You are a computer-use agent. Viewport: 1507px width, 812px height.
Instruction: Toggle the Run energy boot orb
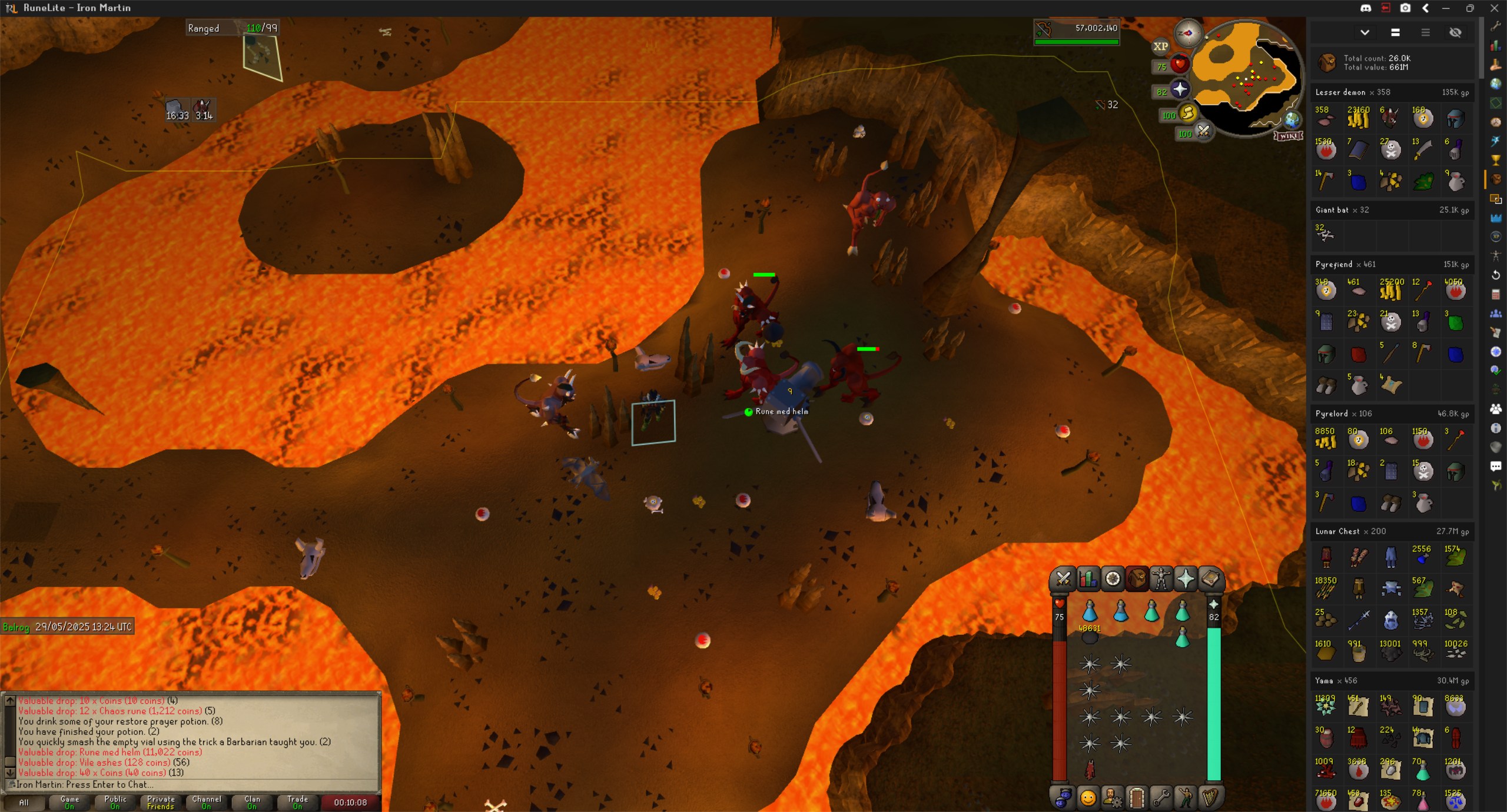pos(1187,114)
